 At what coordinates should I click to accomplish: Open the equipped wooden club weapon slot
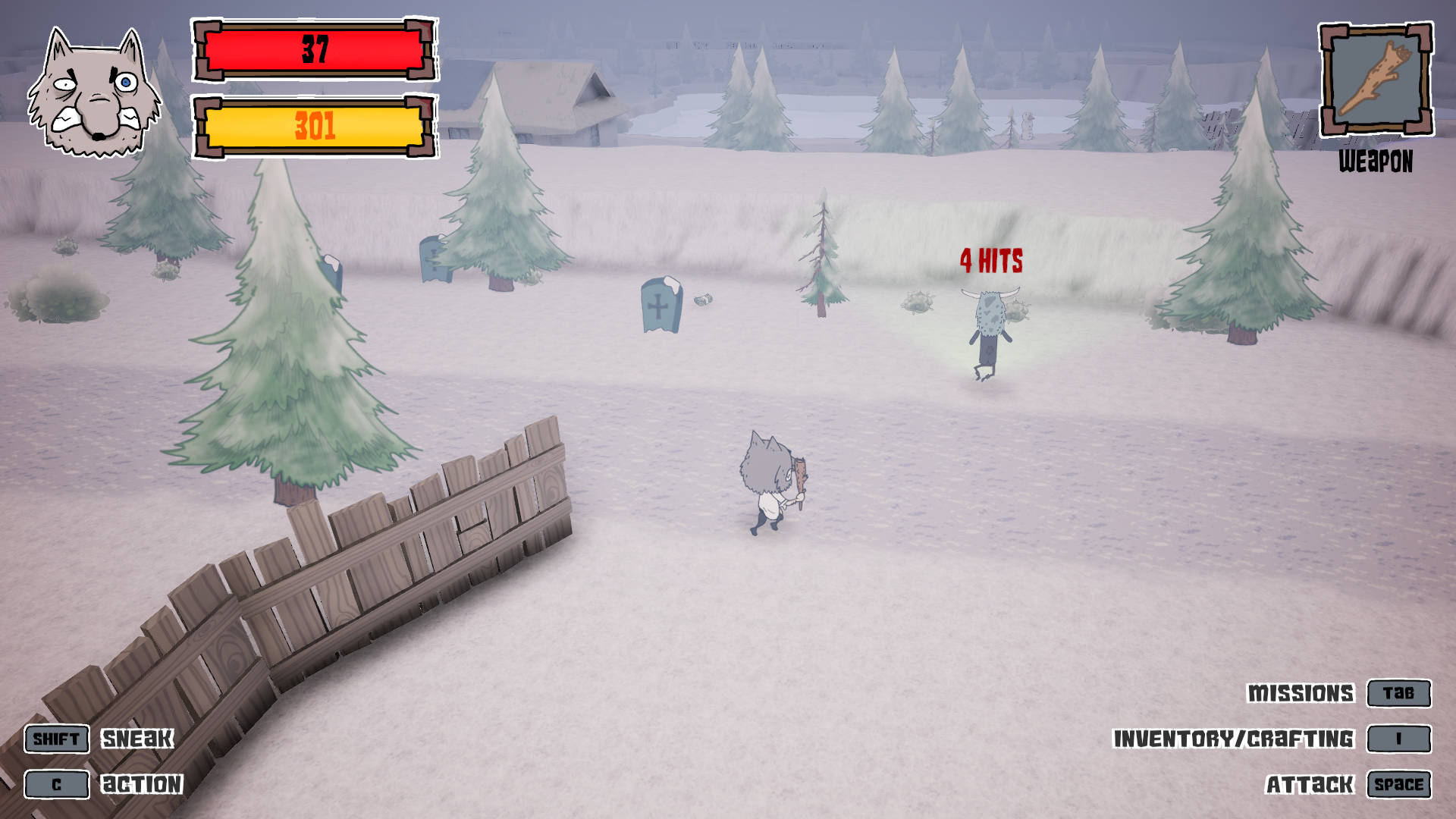click(1377, 81)
